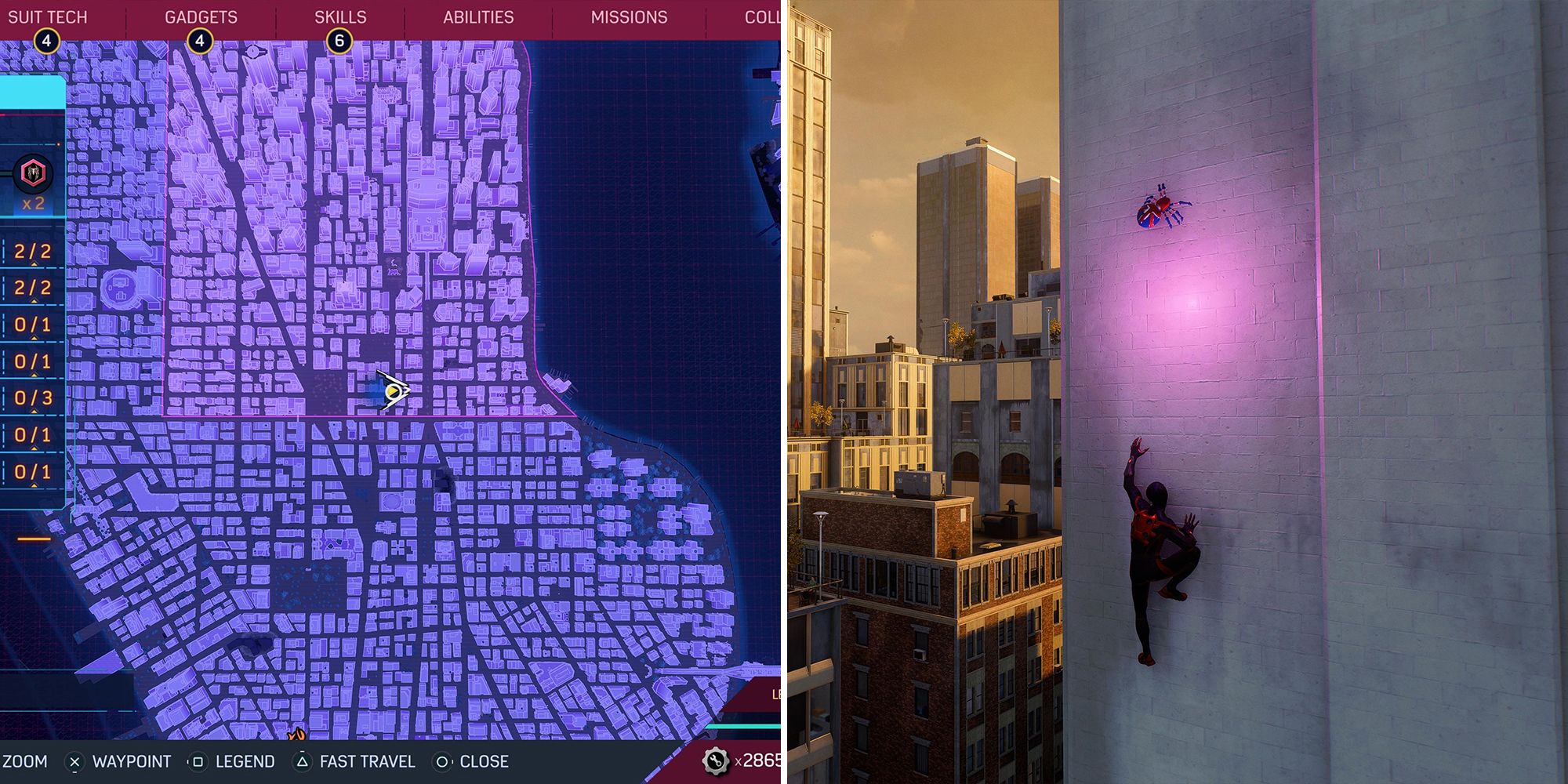Switch to the SUIT TECH tab
The width and height of the screenshot is (1568, 784).
click(45, 16)
